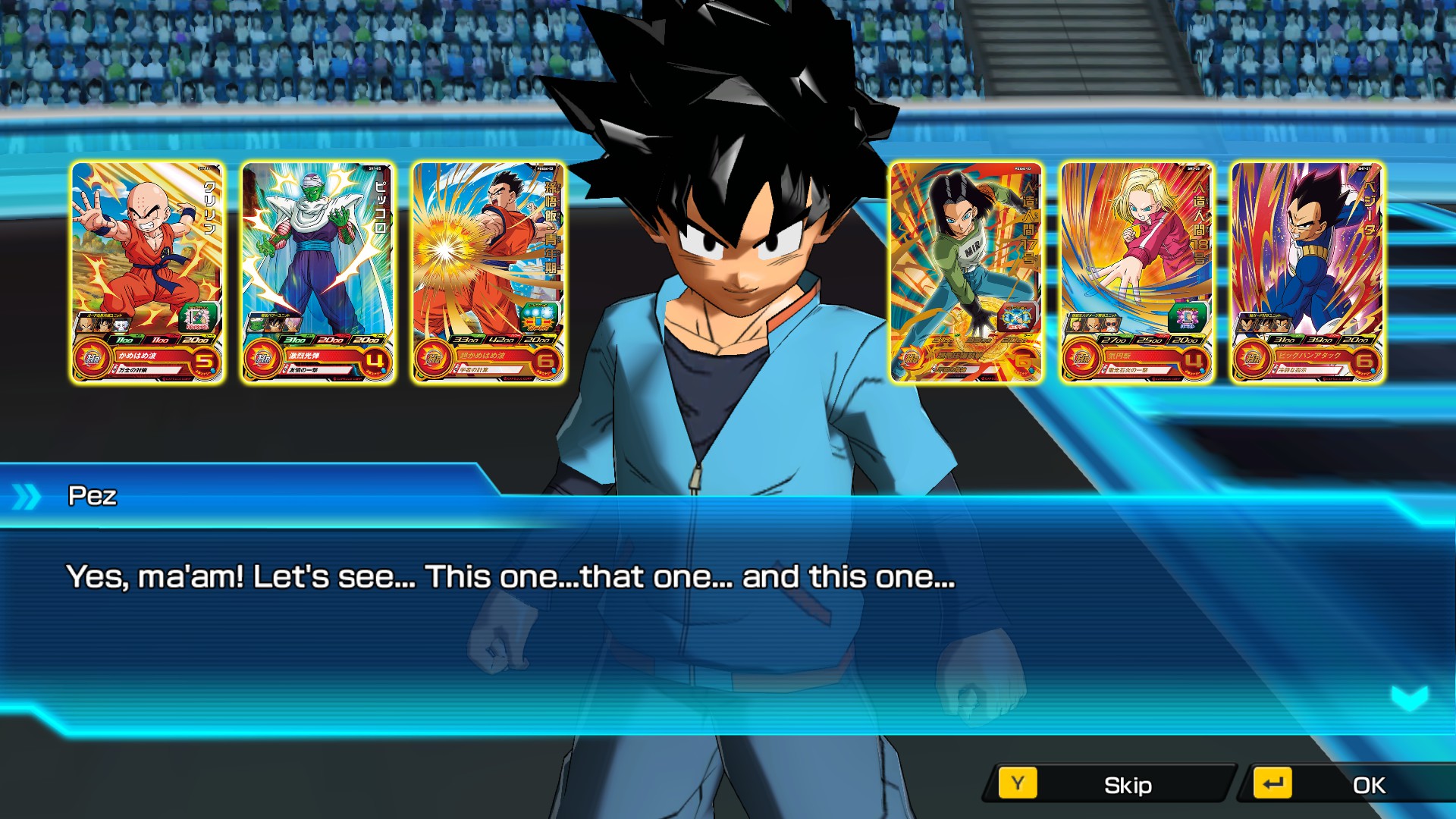The height and width of the screenshot is (819, 1456).
Task: Choose the Android 18 card
Action: (1136, 271)
